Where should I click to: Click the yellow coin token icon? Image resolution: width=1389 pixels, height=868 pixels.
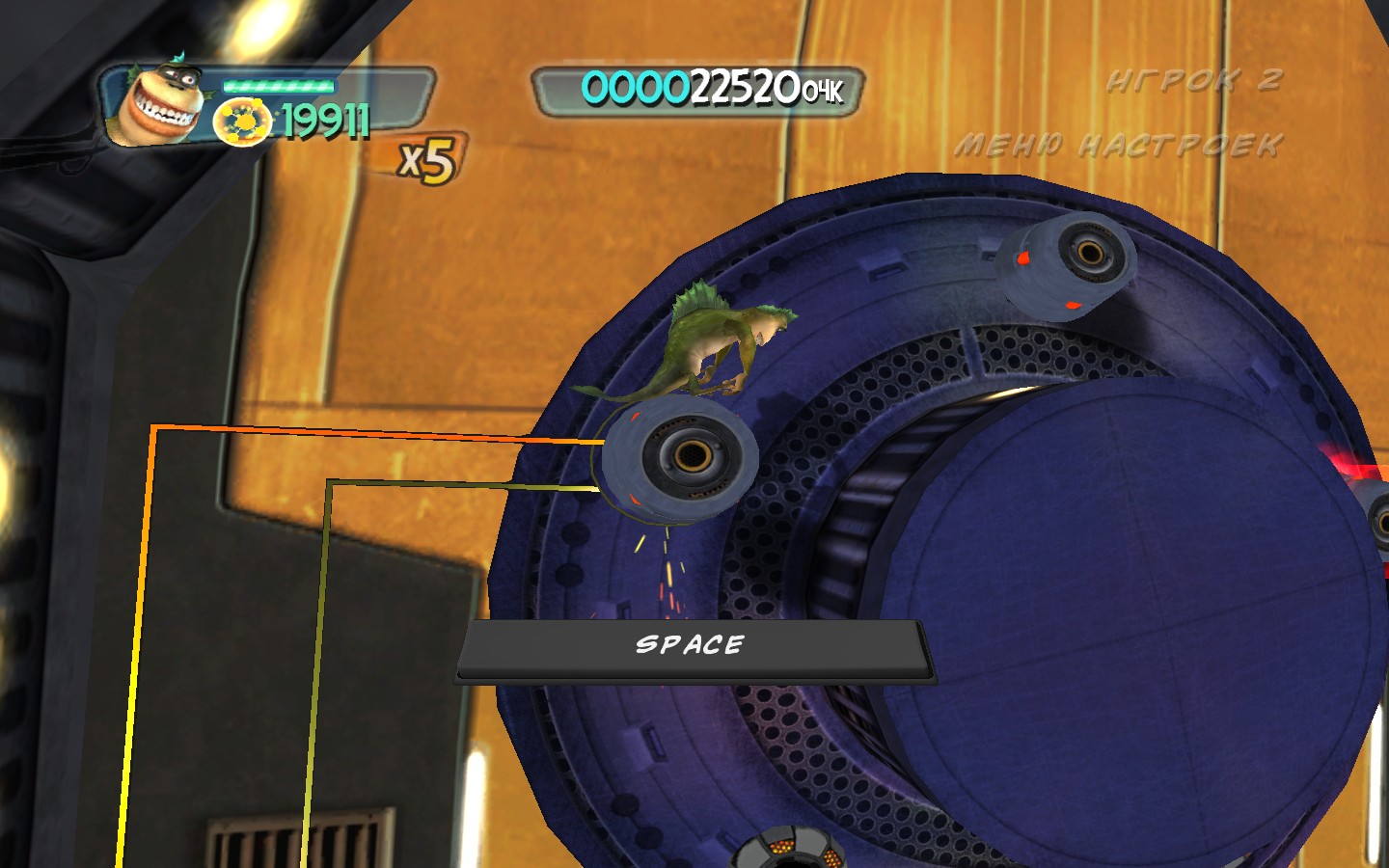[241, 123]
